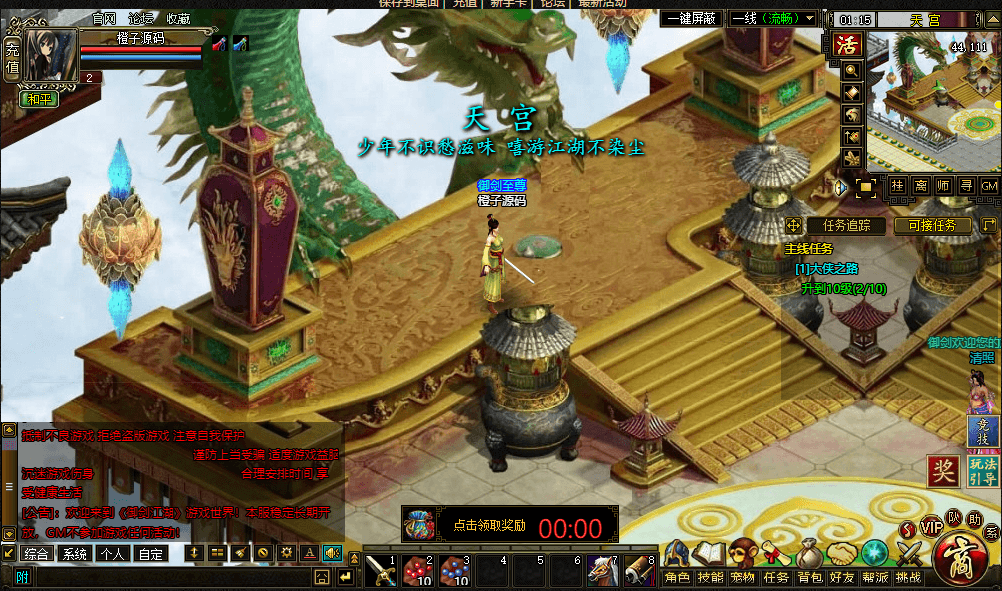This screenshot has height=591, width=1002.
Task: Switch chat to the 个人 tab
Action: click(112, 553)
